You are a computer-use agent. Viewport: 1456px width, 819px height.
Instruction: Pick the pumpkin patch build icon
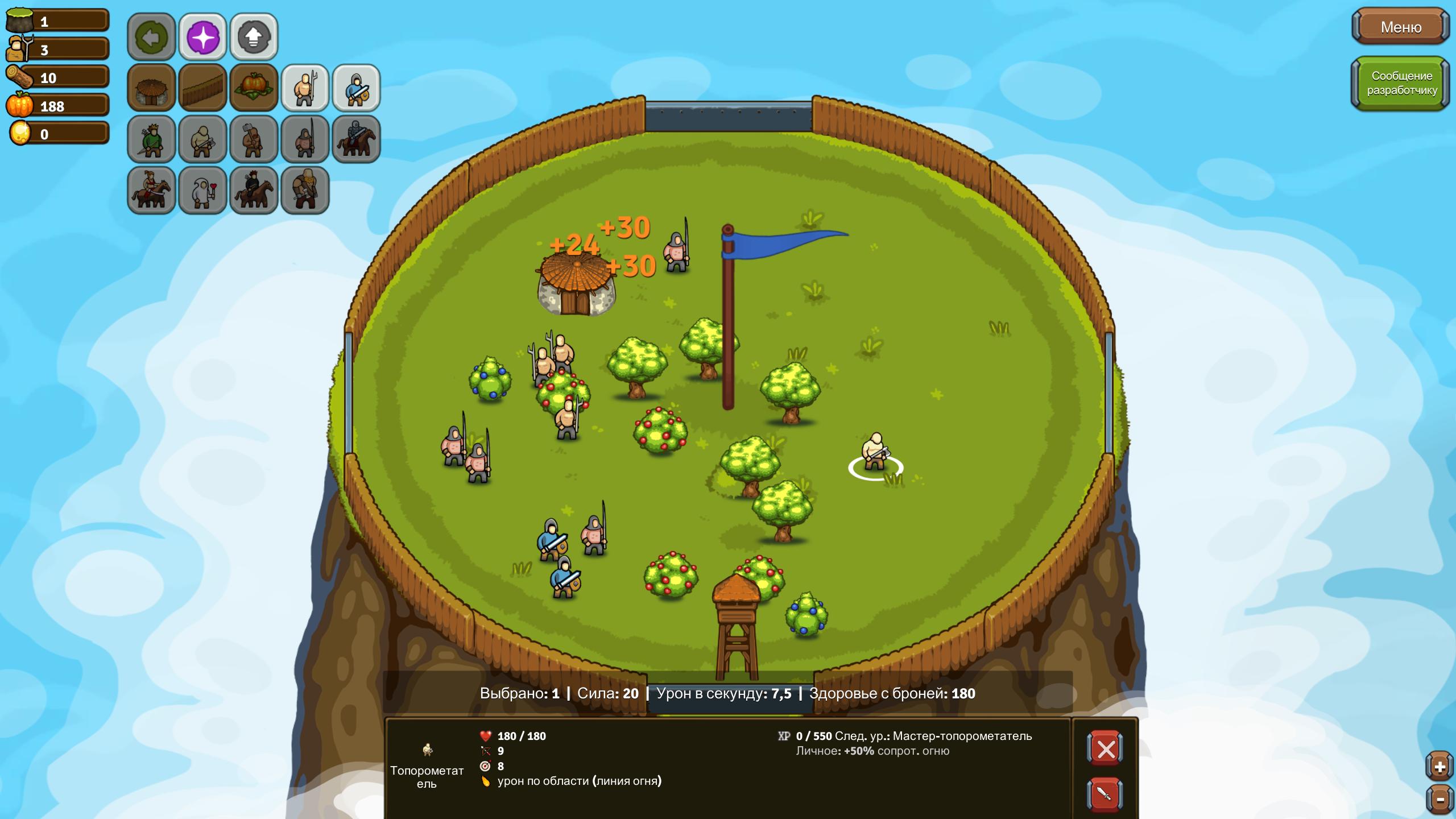pos(254,88)
